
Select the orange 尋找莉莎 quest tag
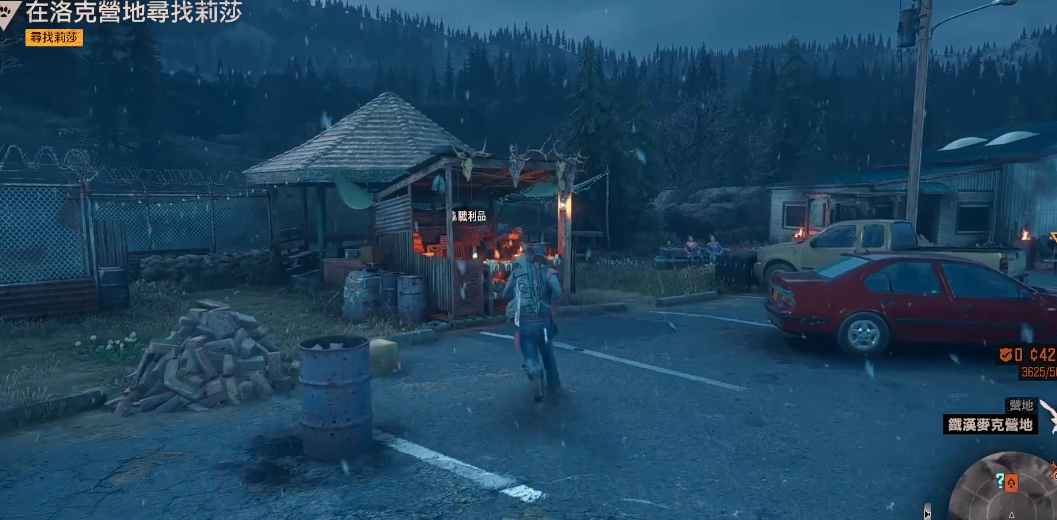click(x=54, y=37)
